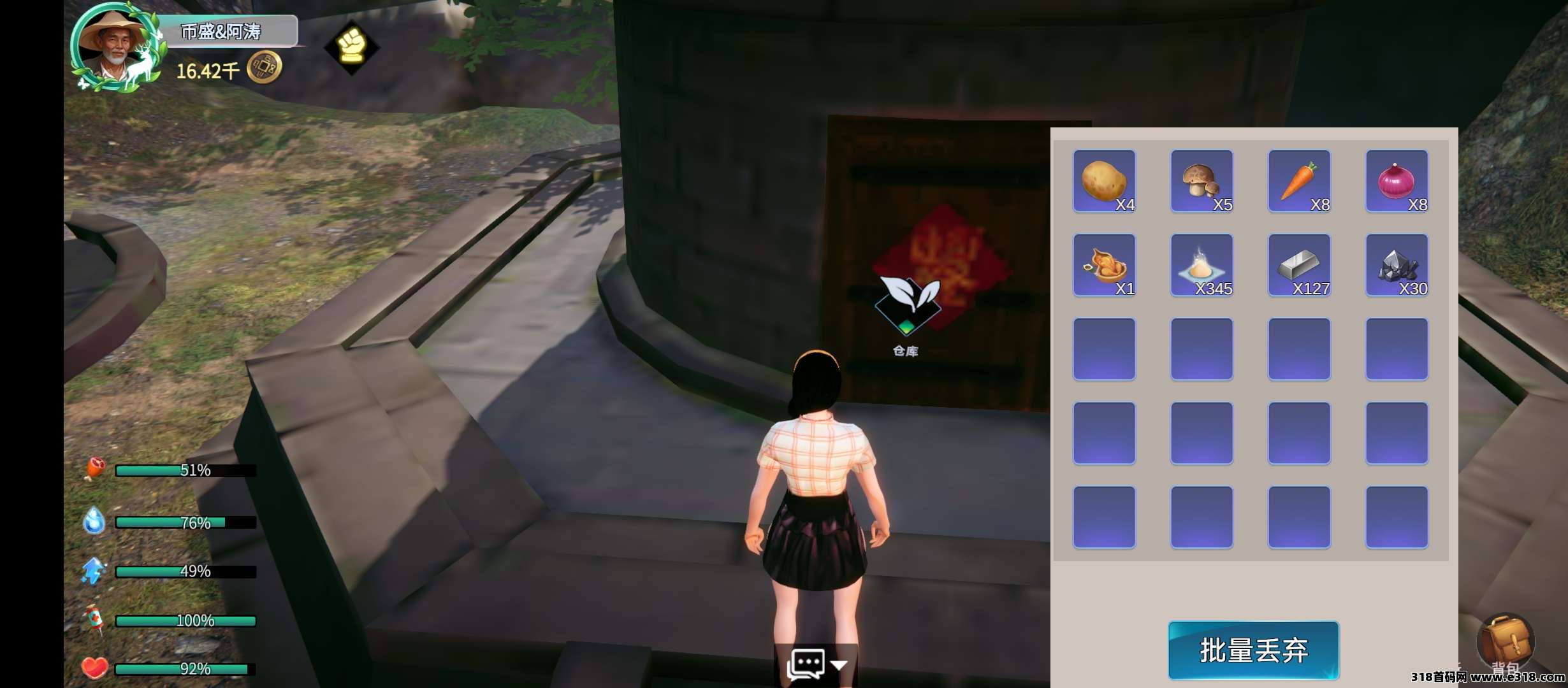This screenshot has height=688, width=1568.
Task: Choose the mushroom item slot
Action: click(x=1201, y=181)
